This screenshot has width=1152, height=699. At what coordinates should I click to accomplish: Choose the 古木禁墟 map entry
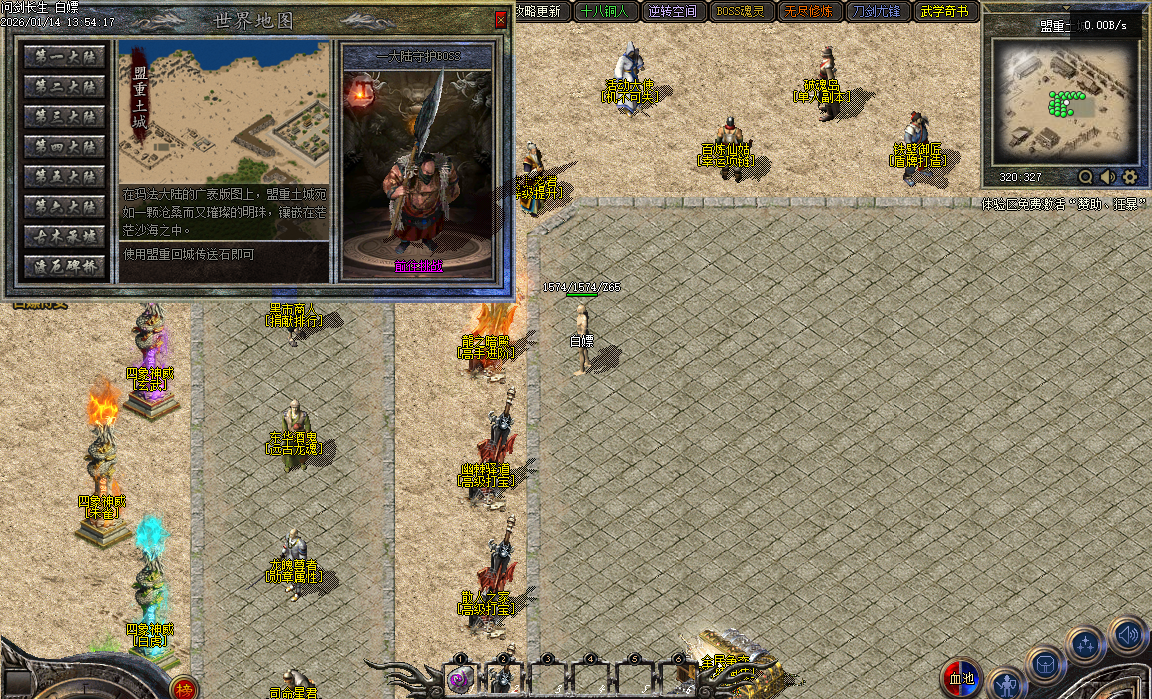click(x=65, y=238)
